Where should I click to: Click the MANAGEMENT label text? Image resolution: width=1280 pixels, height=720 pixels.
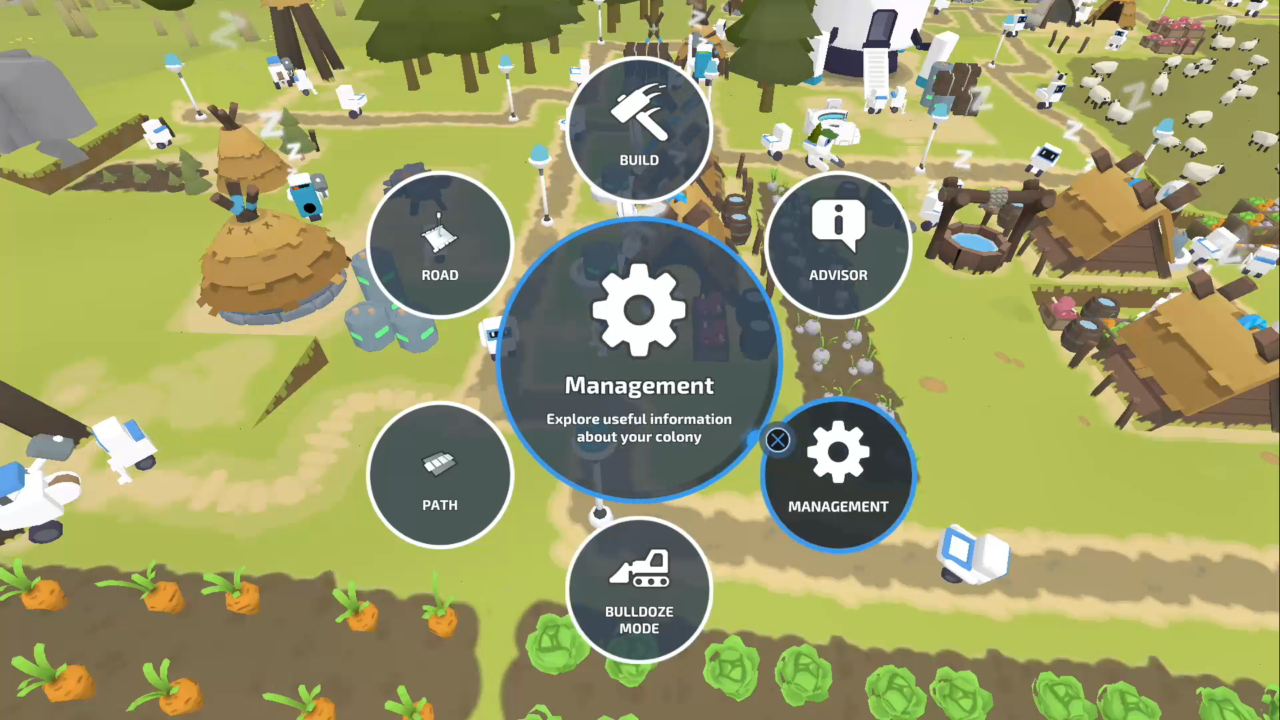838,507
